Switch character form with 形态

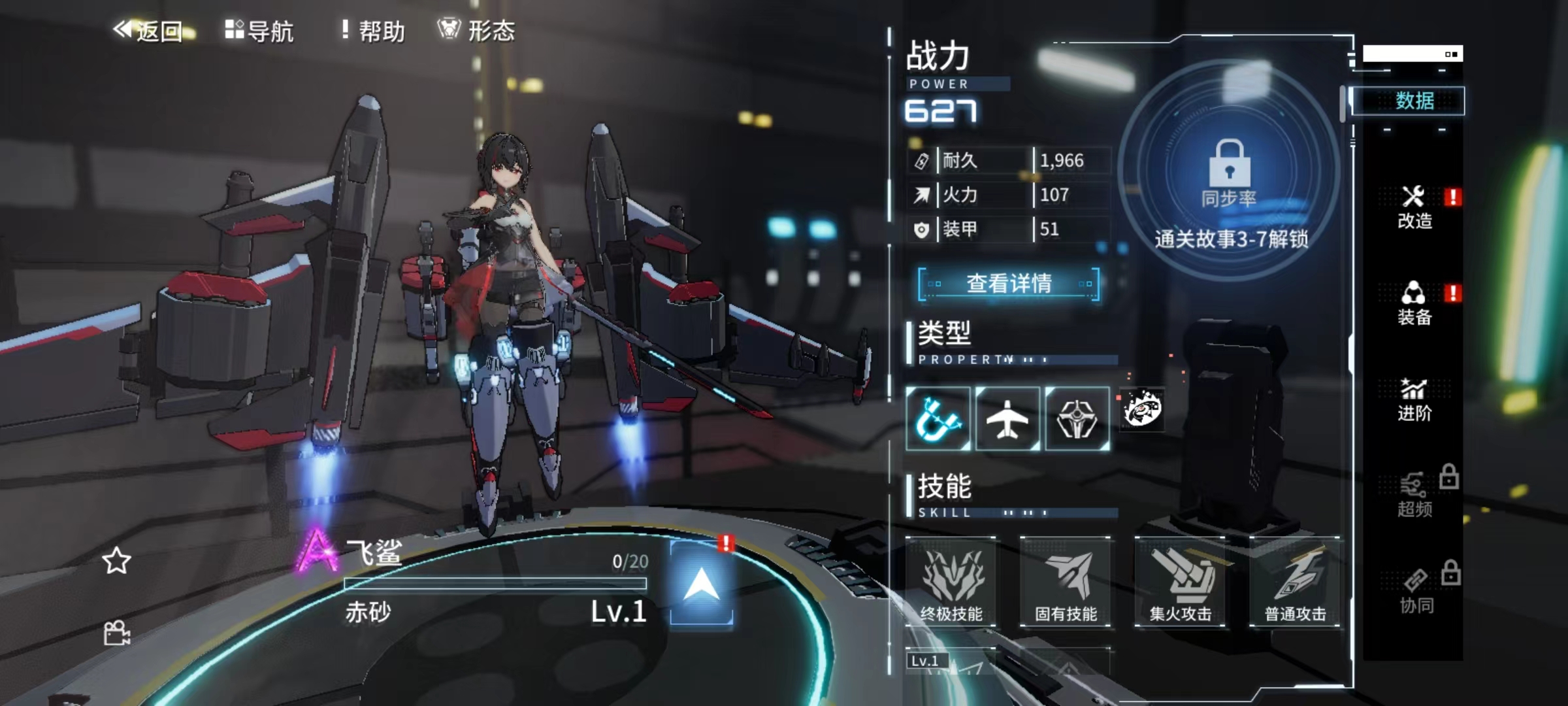click(477, 31)
